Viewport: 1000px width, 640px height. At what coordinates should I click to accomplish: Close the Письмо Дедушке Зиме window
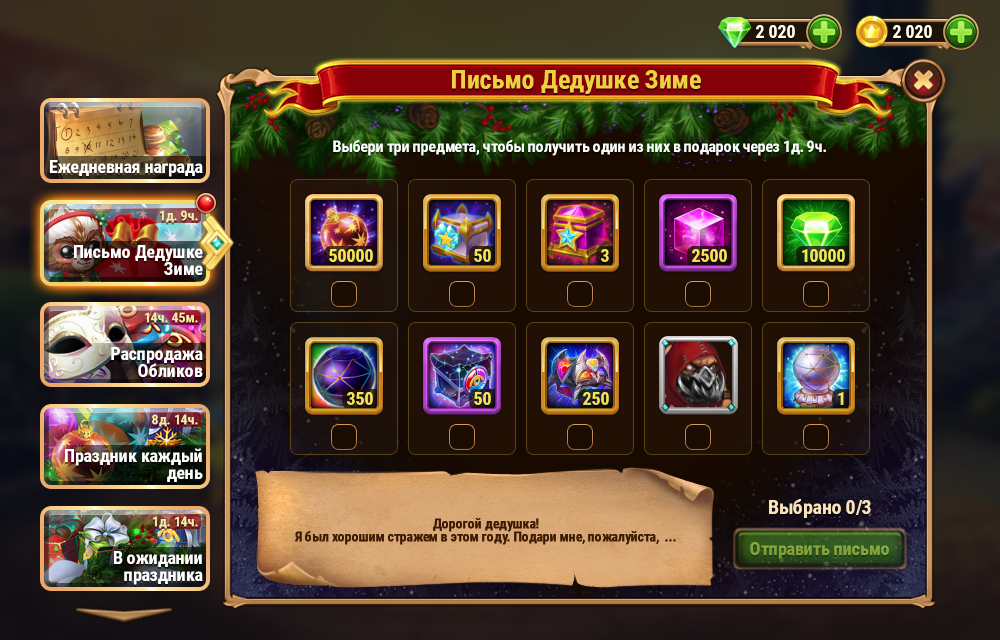(x=923, y=79)
